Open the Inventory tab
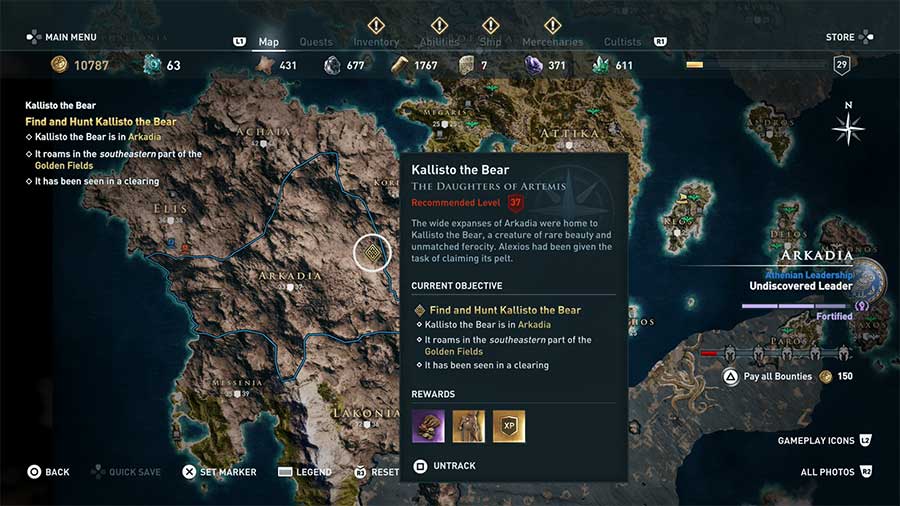 [376, 42]
